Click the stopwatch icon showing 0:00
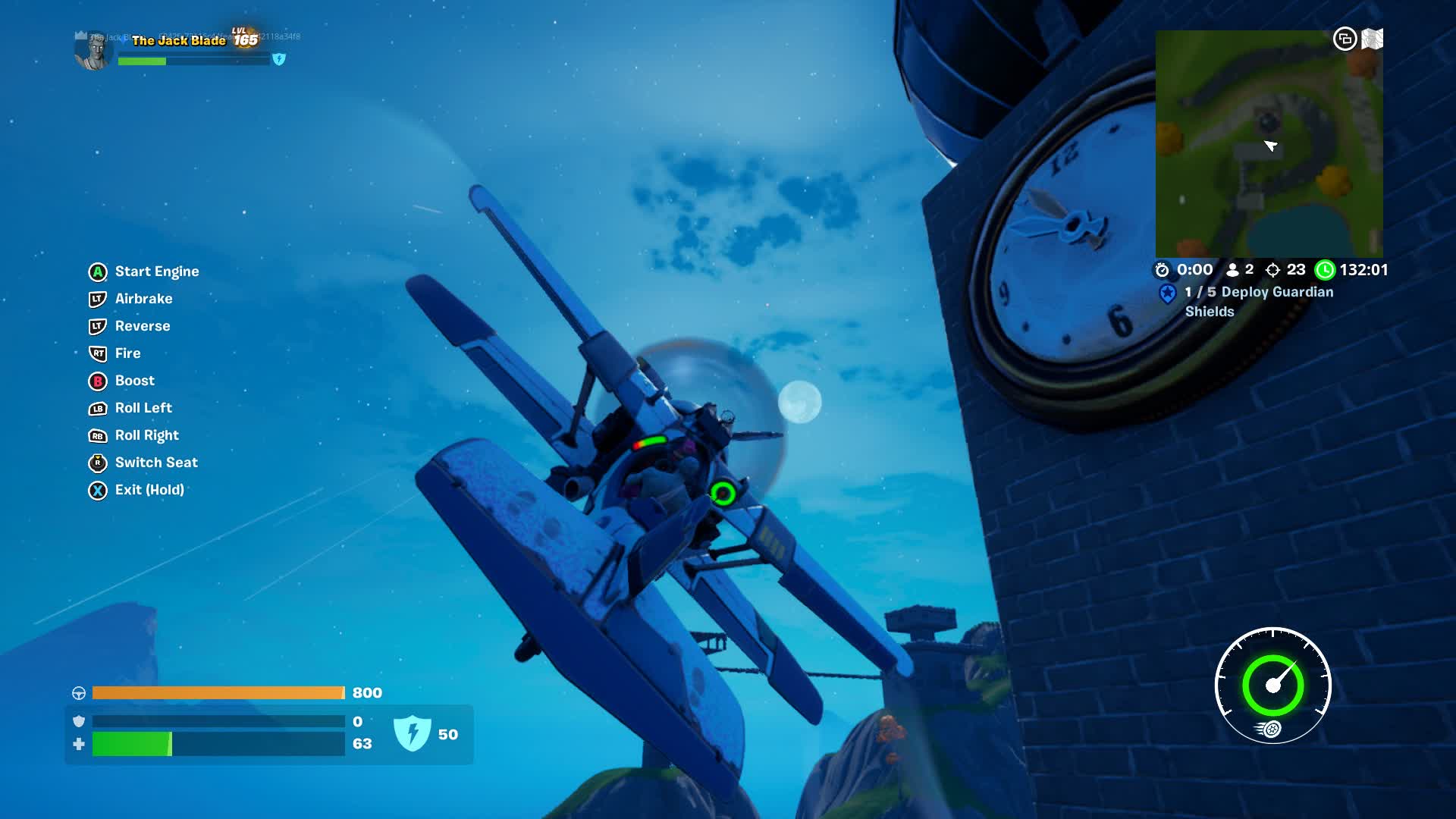Image resolution: width=1456 pixels, height=819 pixels. point(1161,269)
